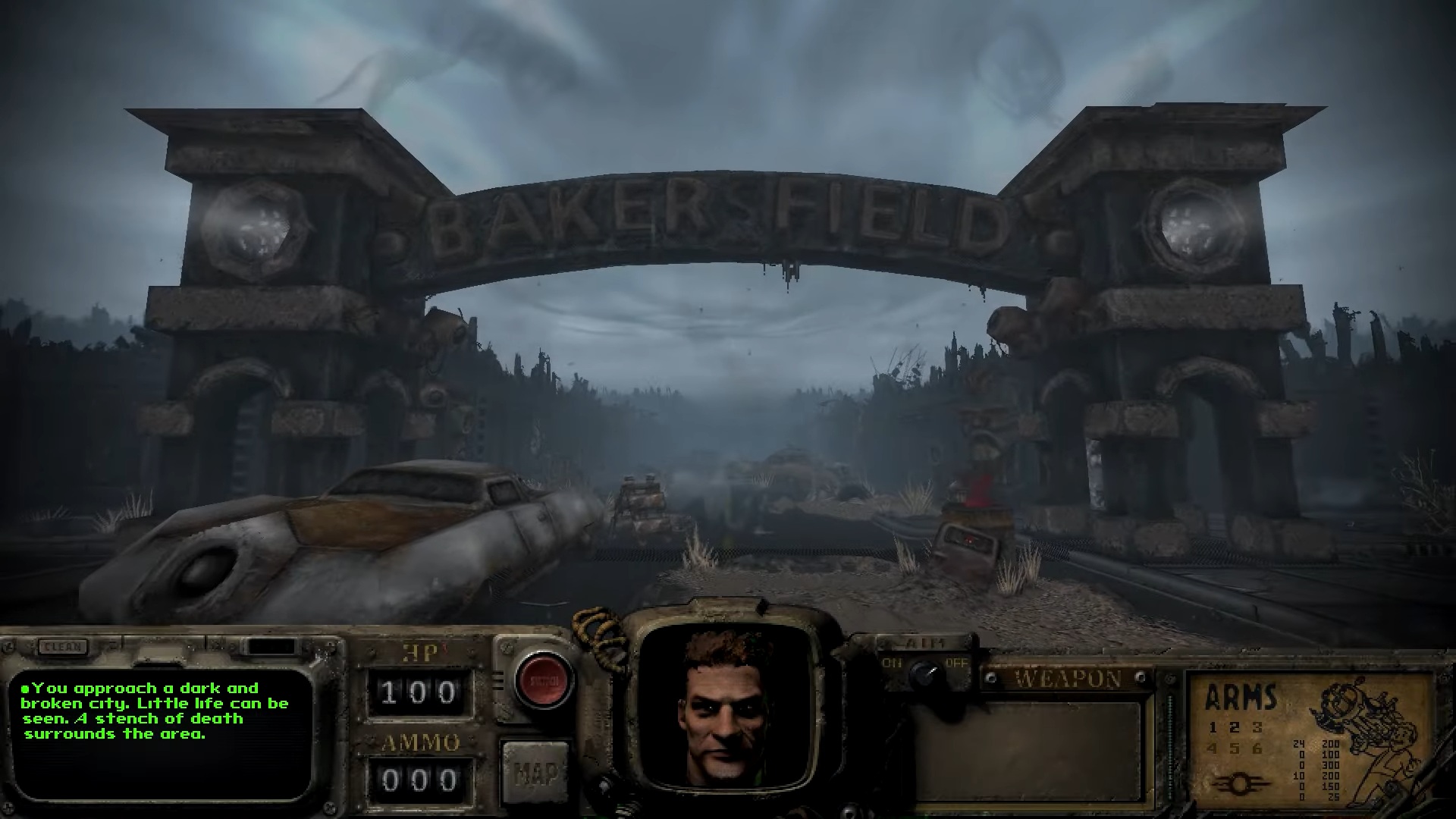The width and height of the screenshot is (1456, 819).
Task: Select weapon slot 4 in the ARMS panel
Action: coord(1213,747)
